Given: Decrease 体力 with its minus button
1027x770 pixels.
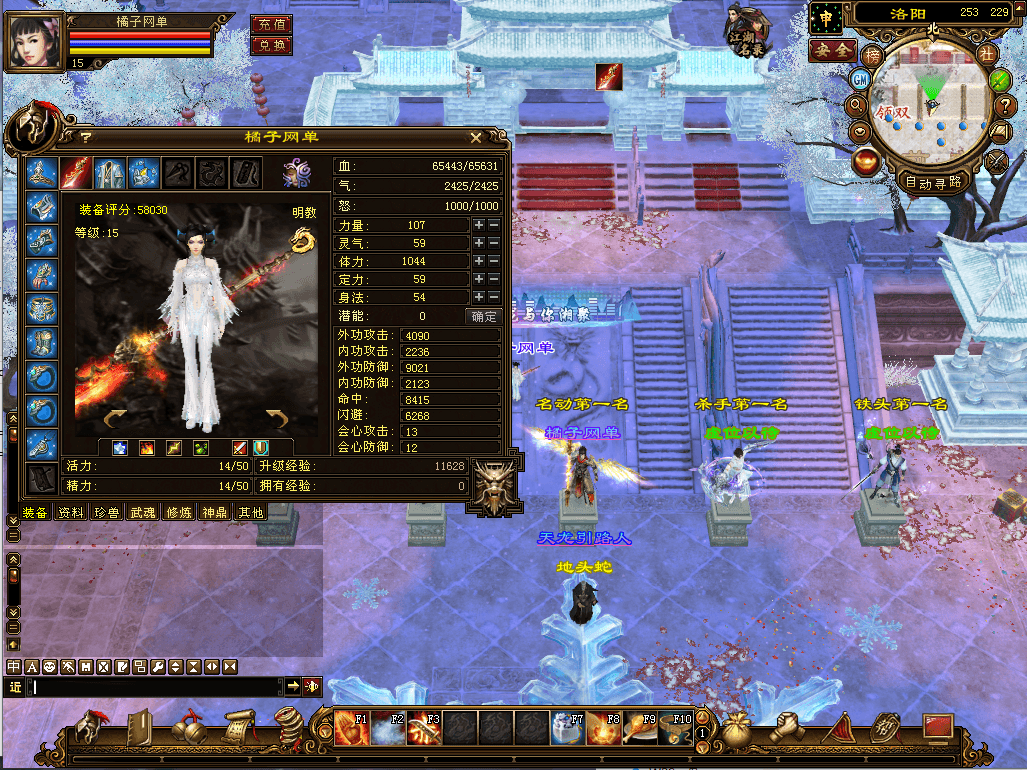Looking at the screenshot, I should tap(494, 262).
